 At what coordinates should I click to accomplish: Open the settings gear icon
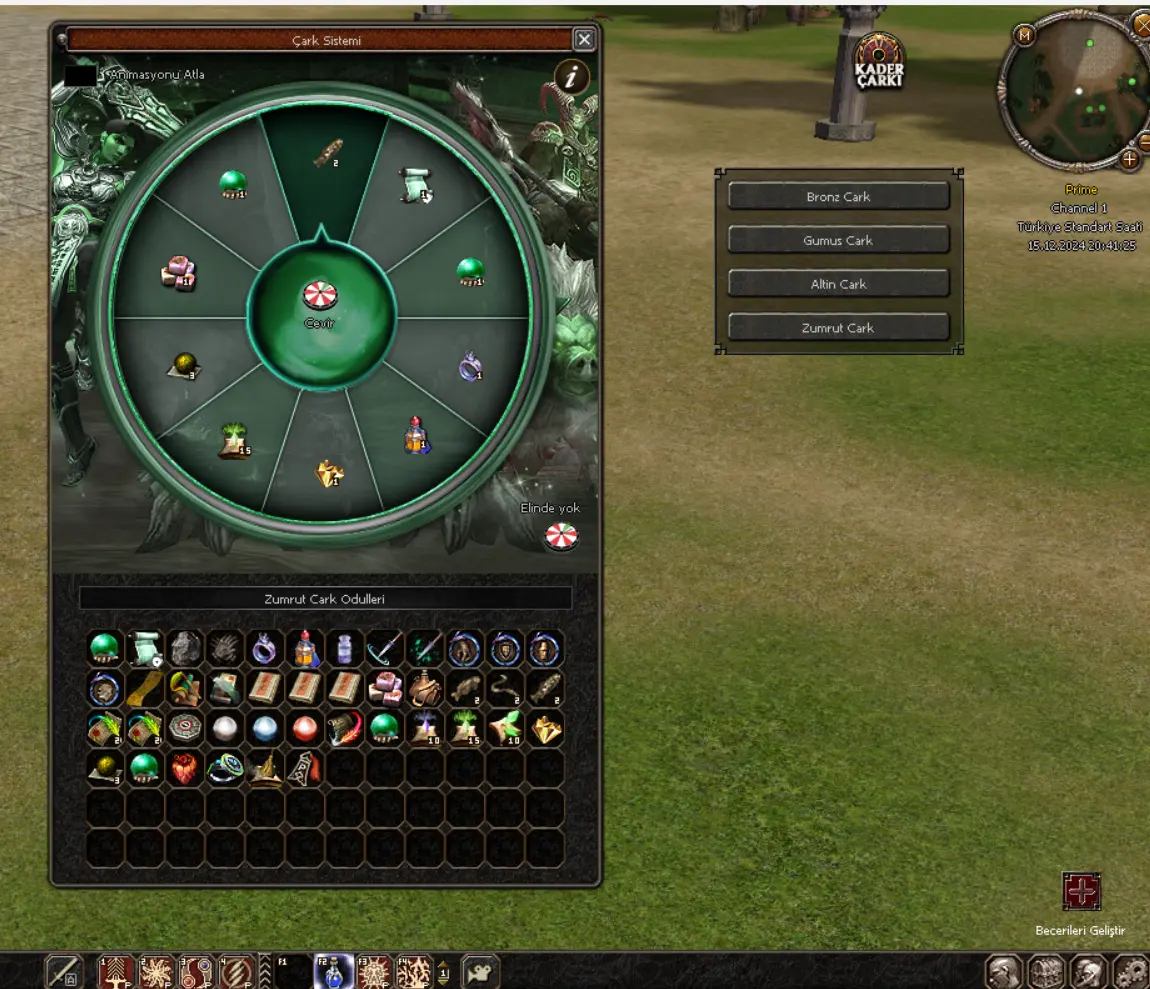click(x=1131, y=971)
